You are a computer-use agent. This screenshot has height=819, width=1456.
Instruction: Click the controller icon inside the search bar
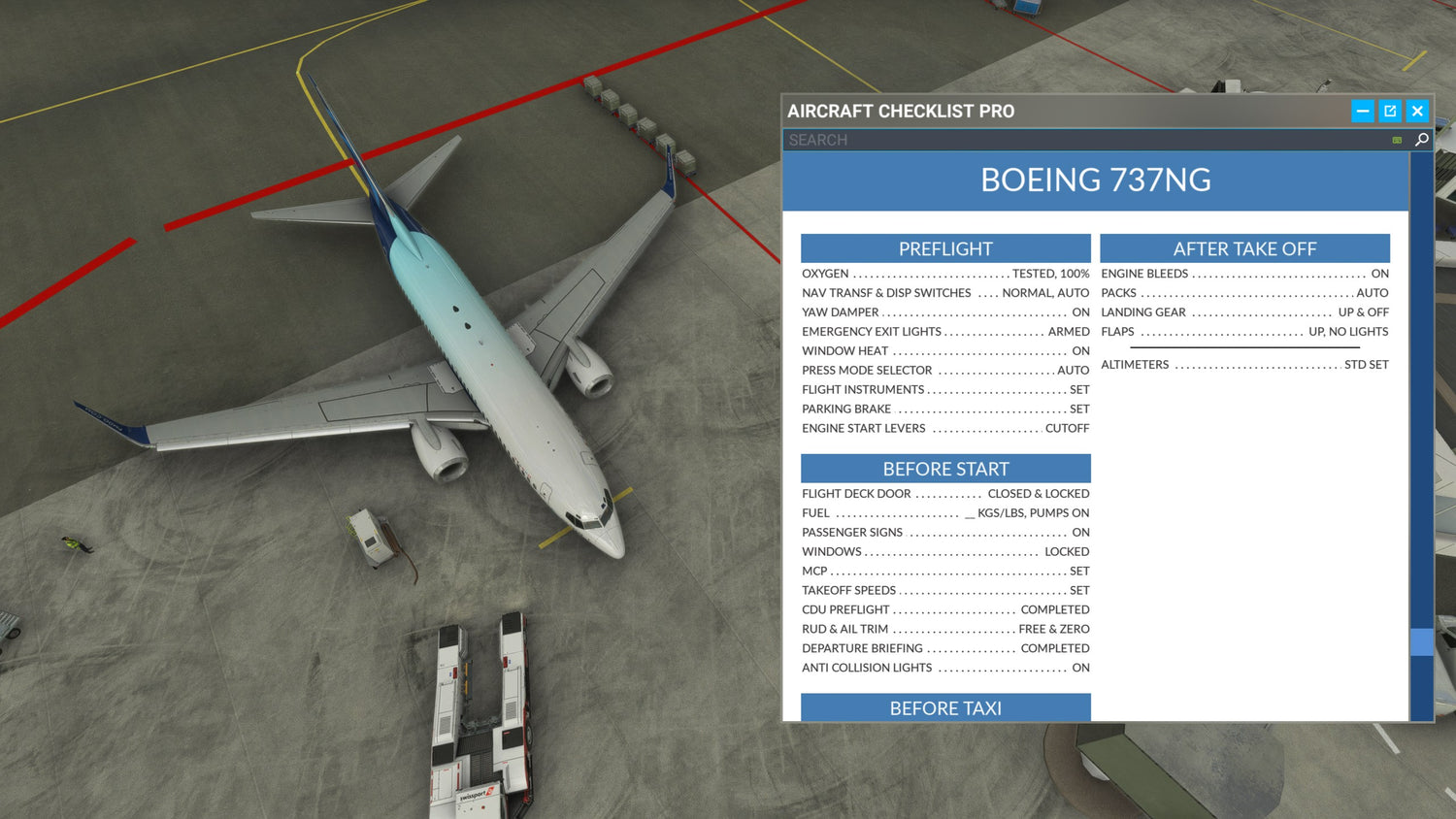click(x=1396, y=140)
